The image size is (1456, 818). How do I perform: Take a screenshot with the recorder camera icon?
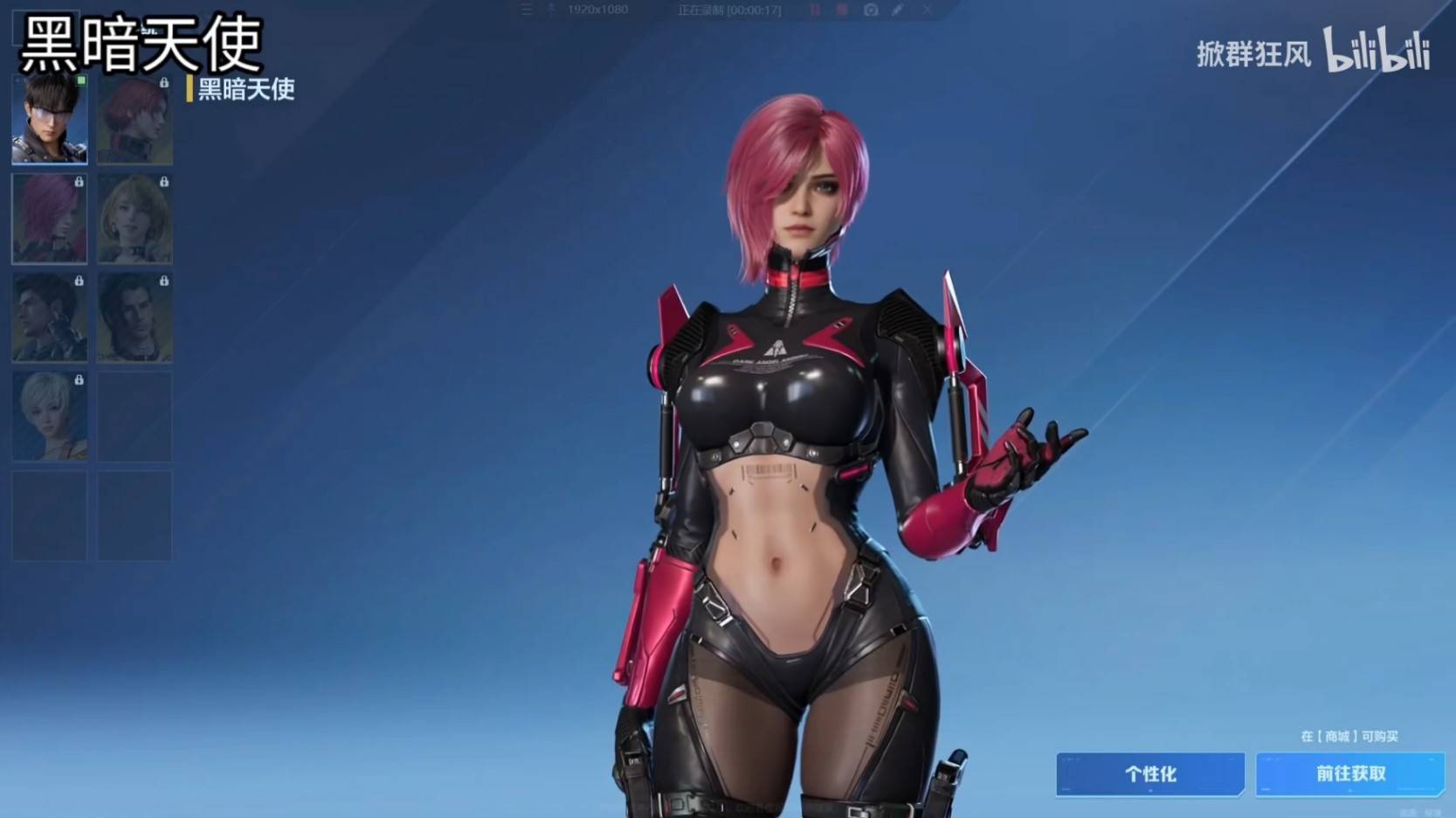click(x=871, y=10)
